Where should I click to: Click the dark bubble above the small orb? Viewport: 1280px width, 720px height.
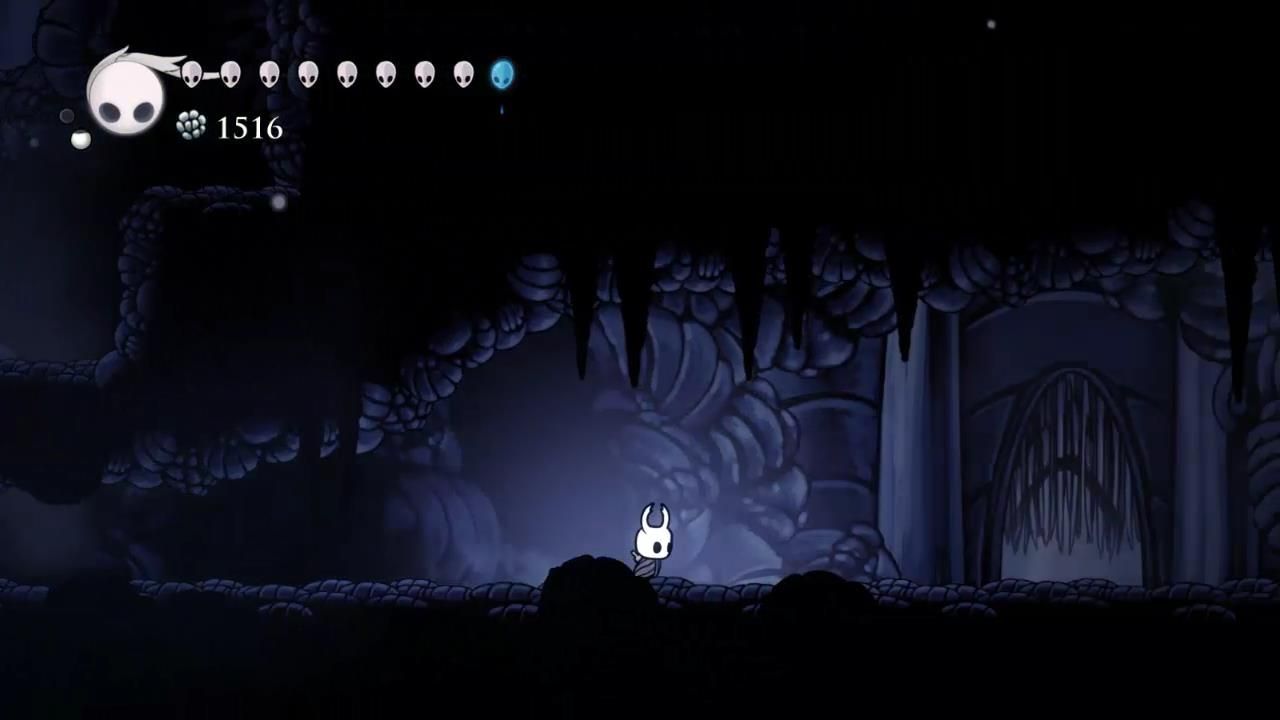[x=67, y=118]
